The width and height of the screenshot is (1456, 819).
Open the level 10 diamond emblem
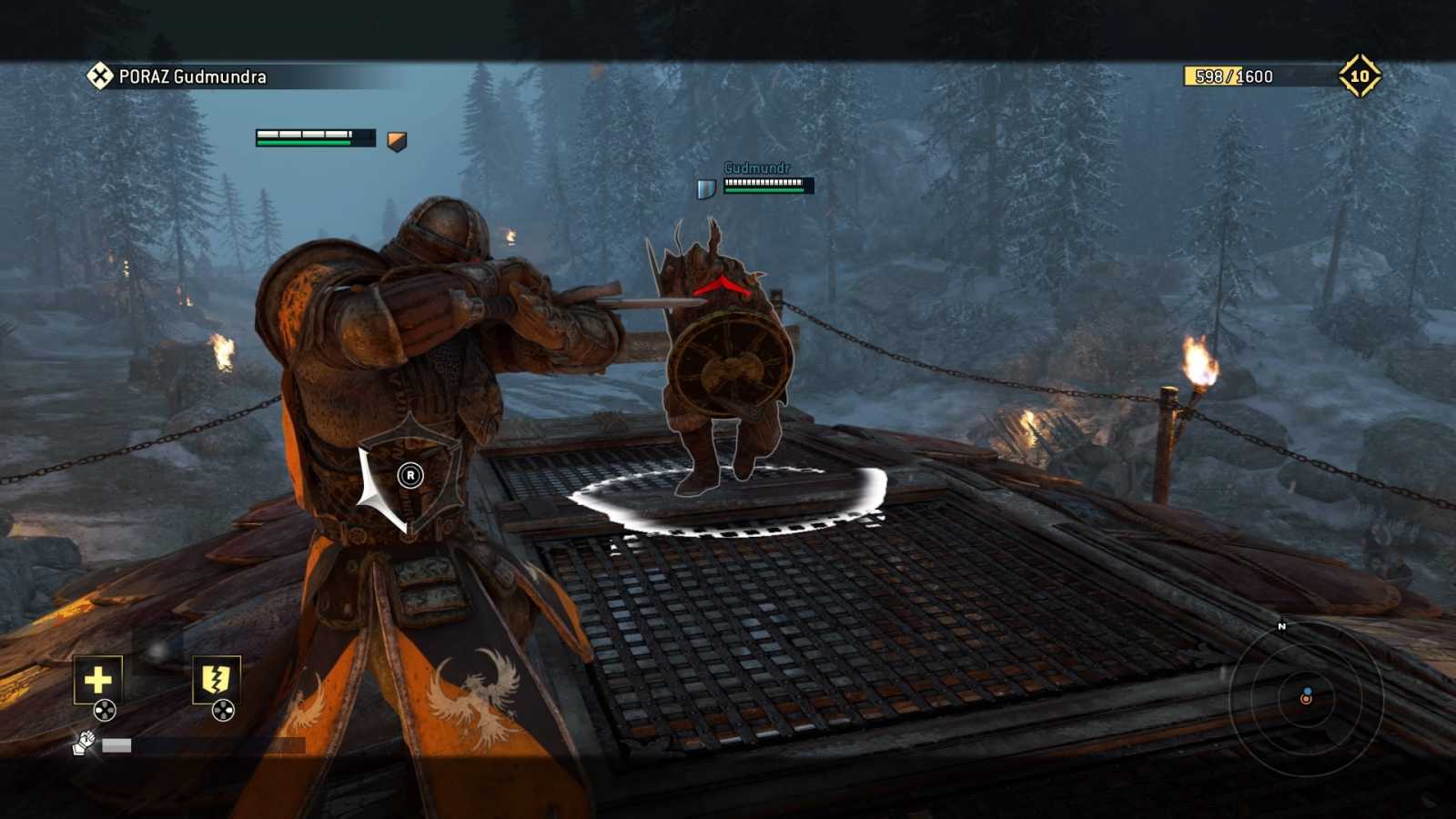coord(1361,75)
